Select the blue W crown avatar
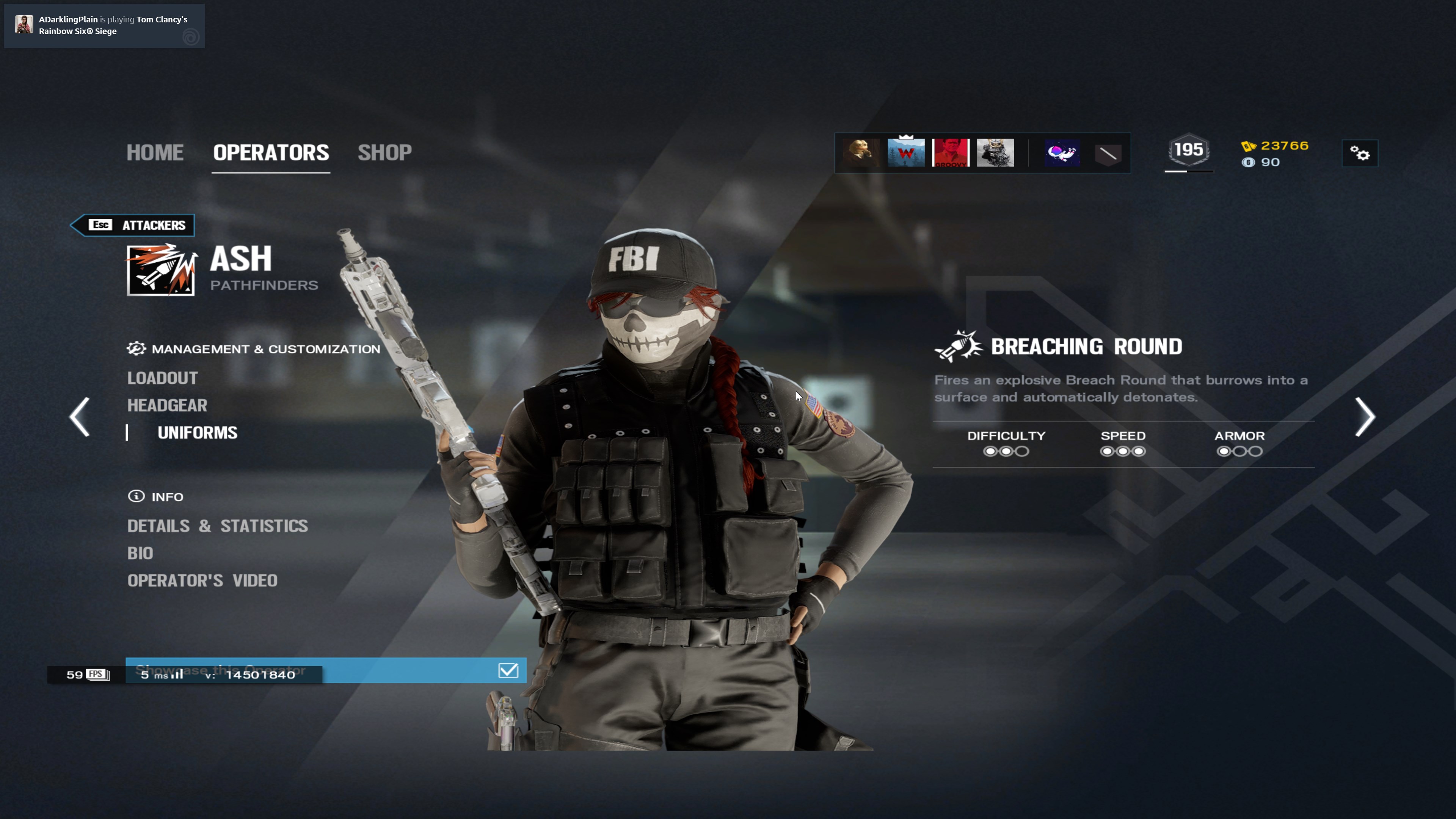The height and width of the screenshot is (819, 1456). click(x=906, y=152)
